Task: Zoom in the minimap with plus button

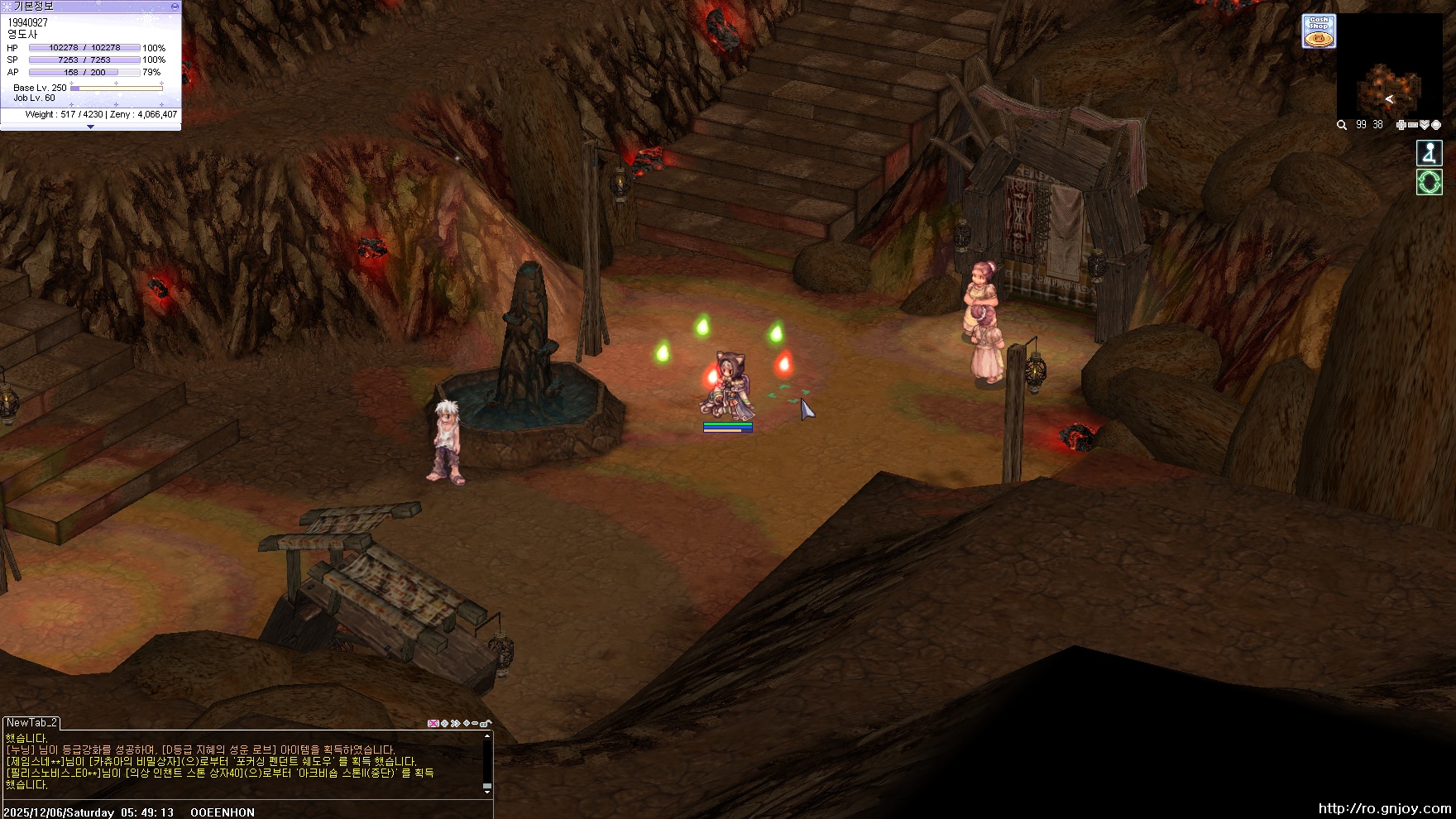Action: [x=1401, y=125]
